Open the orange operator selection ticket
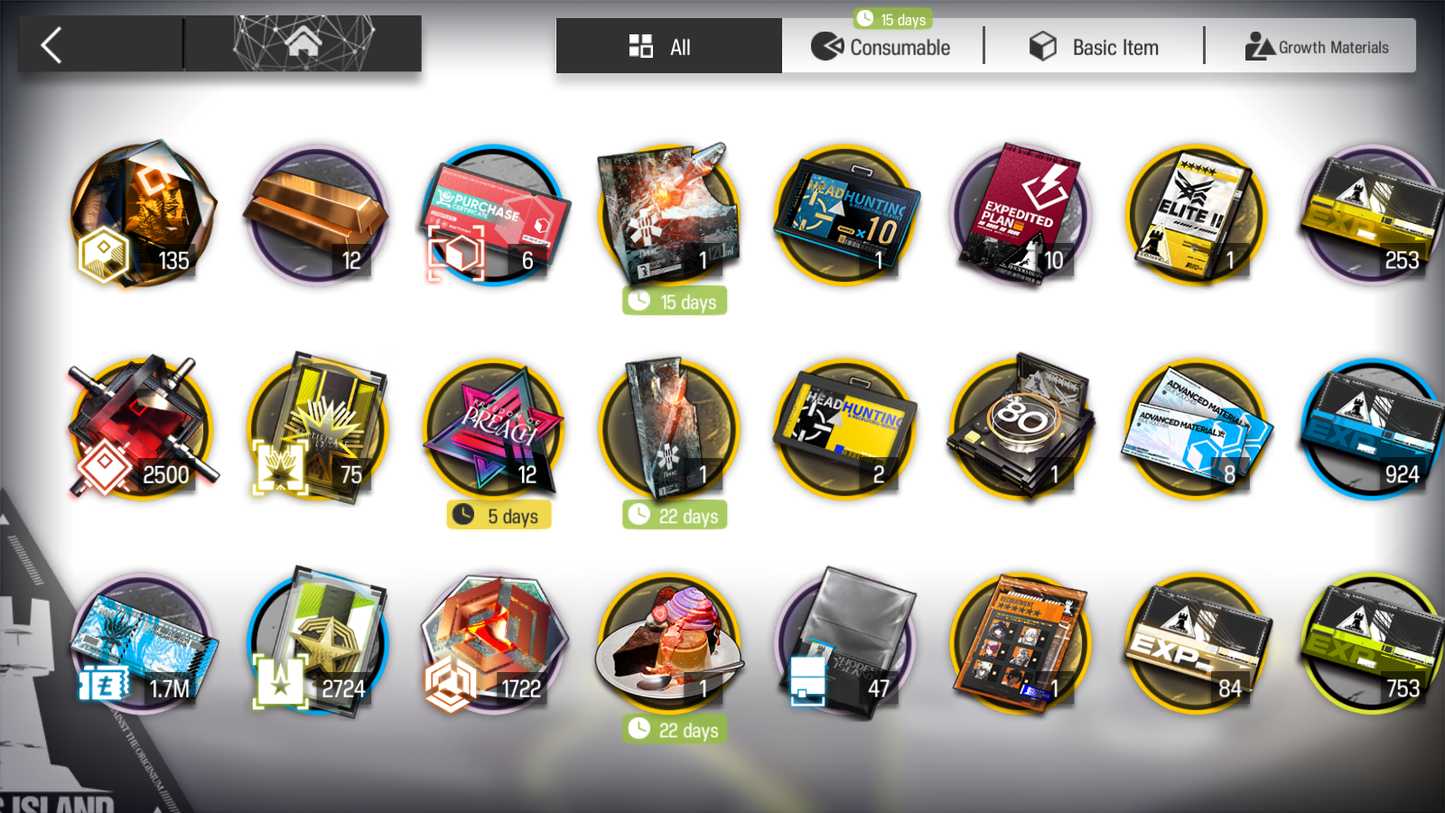 tap(1019, 643)
